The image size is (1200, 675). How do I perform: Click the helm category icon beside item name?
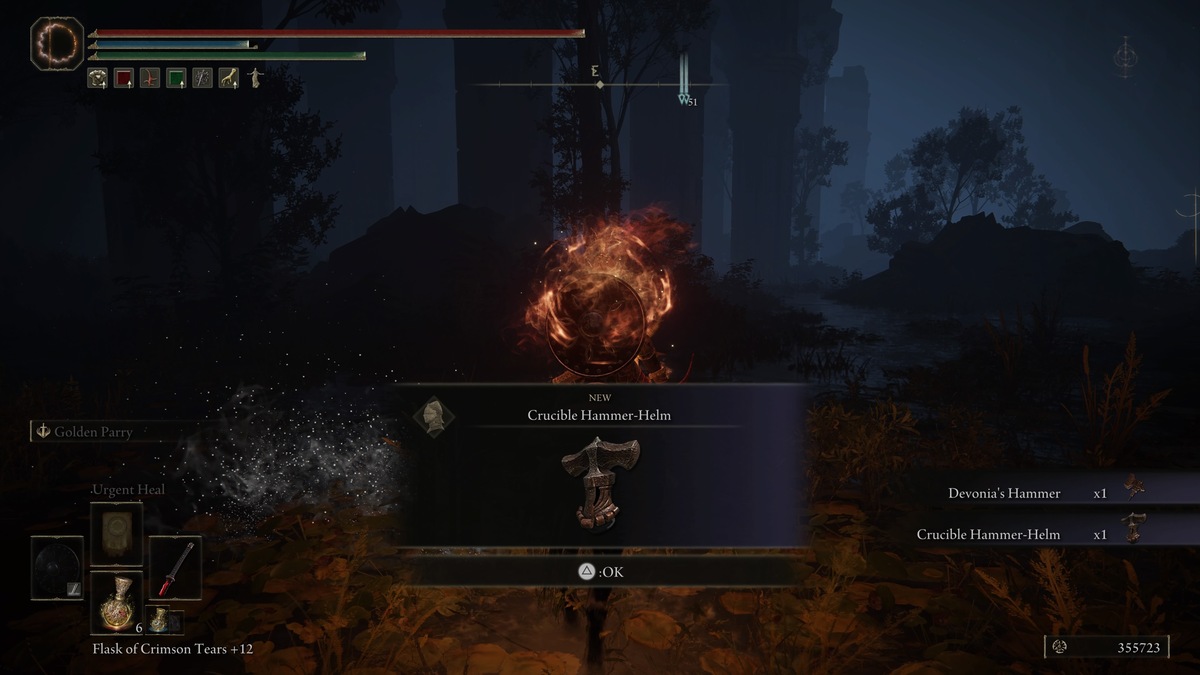(434, 415)
